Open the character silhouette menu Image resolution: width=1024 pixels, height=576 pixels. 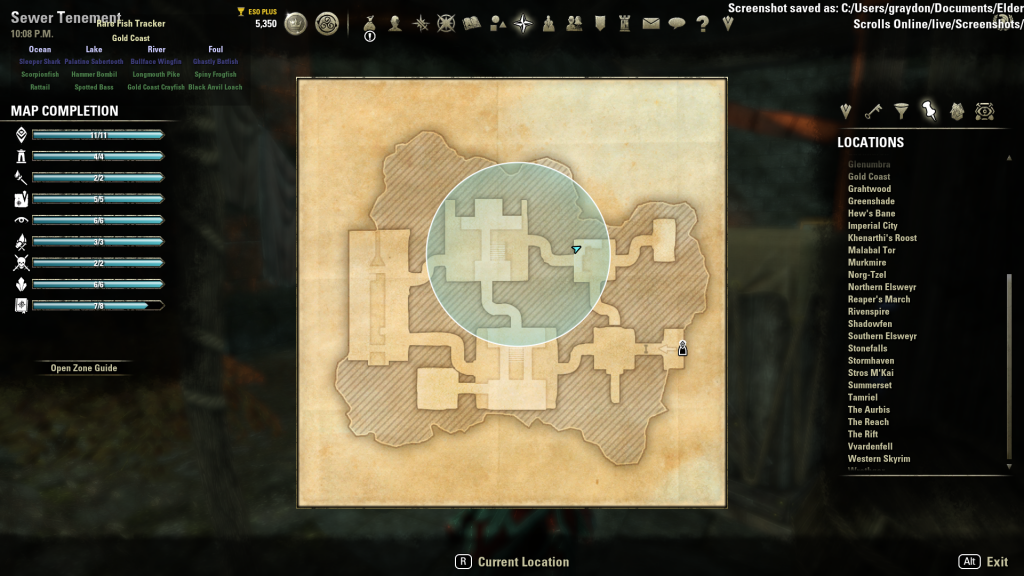pyautogui.click(x=396, y=24)
